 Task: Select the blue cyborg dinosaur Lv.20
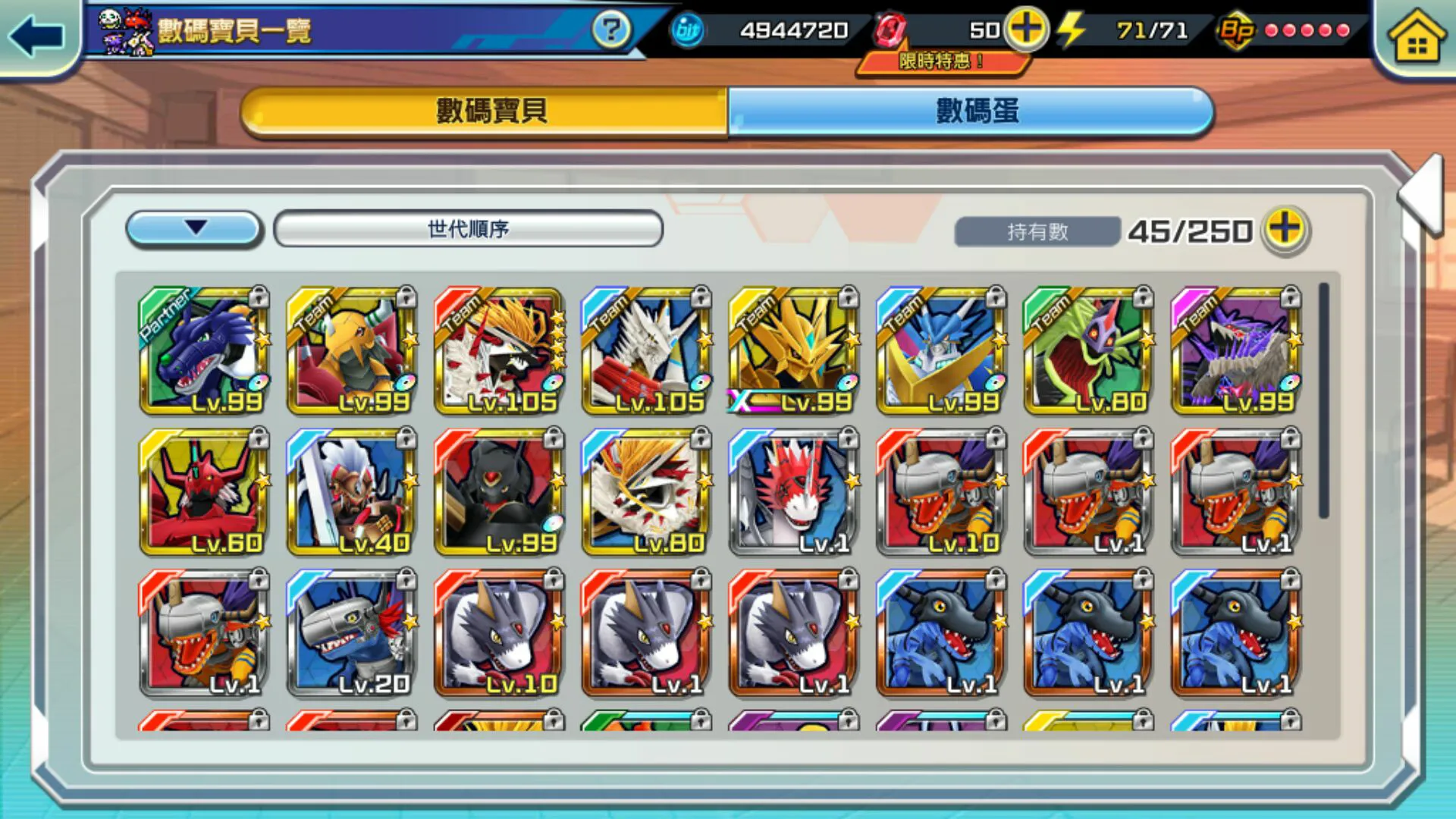pos(352,634)
